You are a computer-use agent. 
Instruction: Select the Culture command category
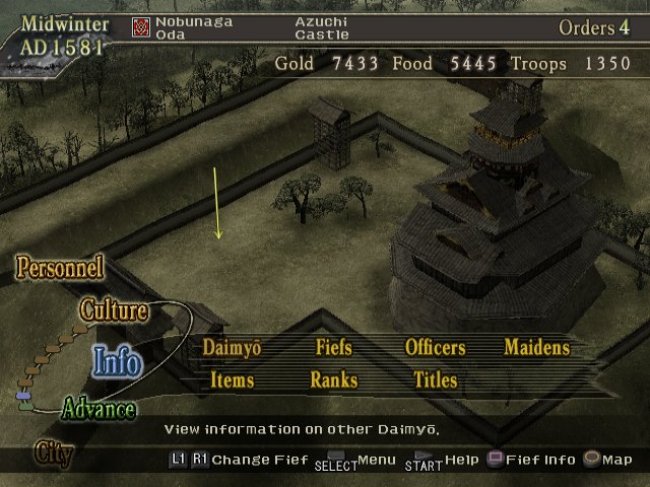point(113,311)
